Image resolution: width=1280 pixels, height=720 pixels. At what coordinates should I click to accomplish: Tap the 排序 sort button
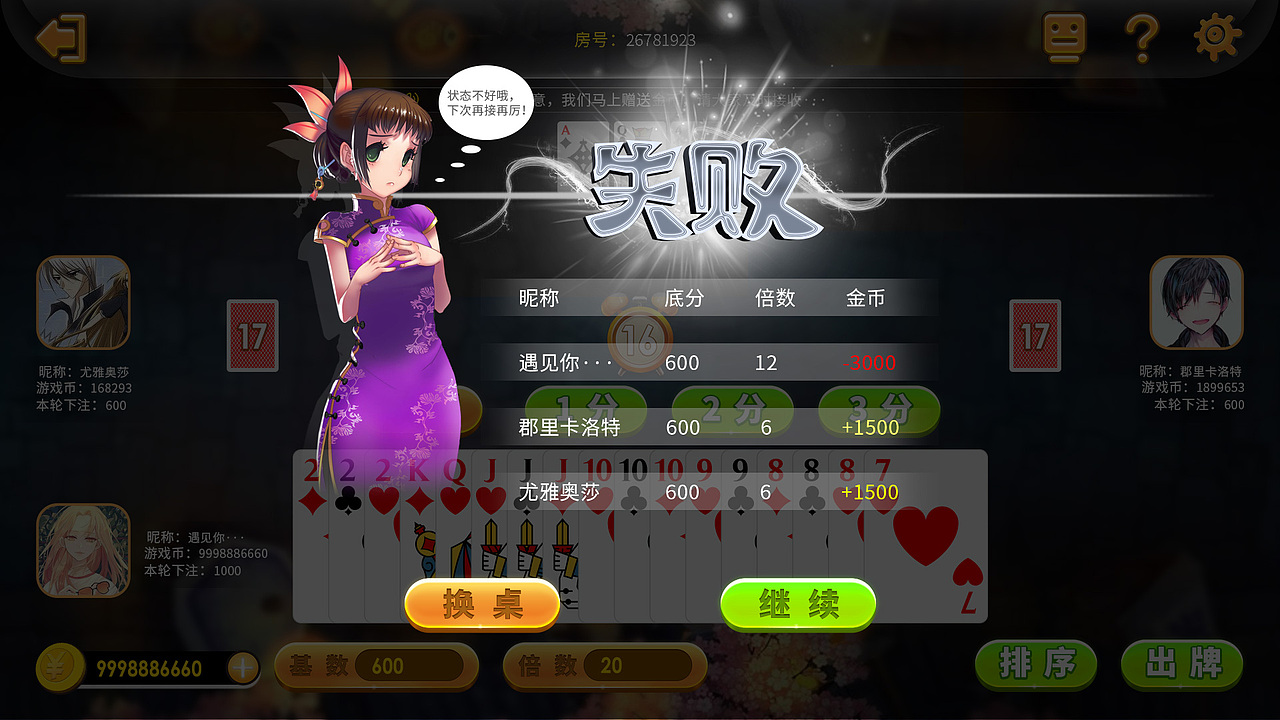1036,663
